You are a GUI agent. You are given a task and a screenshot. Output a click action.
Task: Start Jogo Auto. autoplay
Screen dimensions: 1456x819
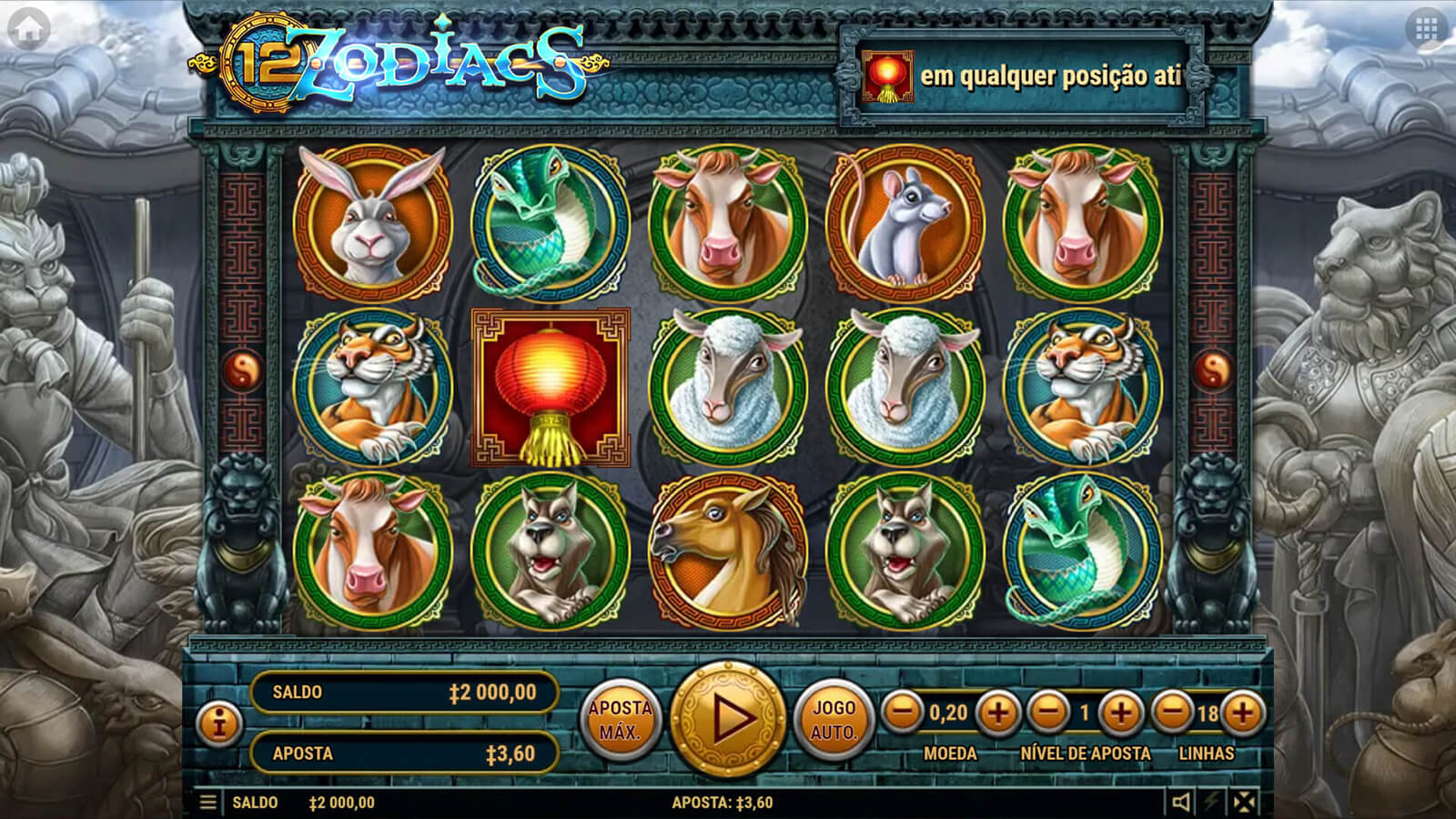pos(834,720)
